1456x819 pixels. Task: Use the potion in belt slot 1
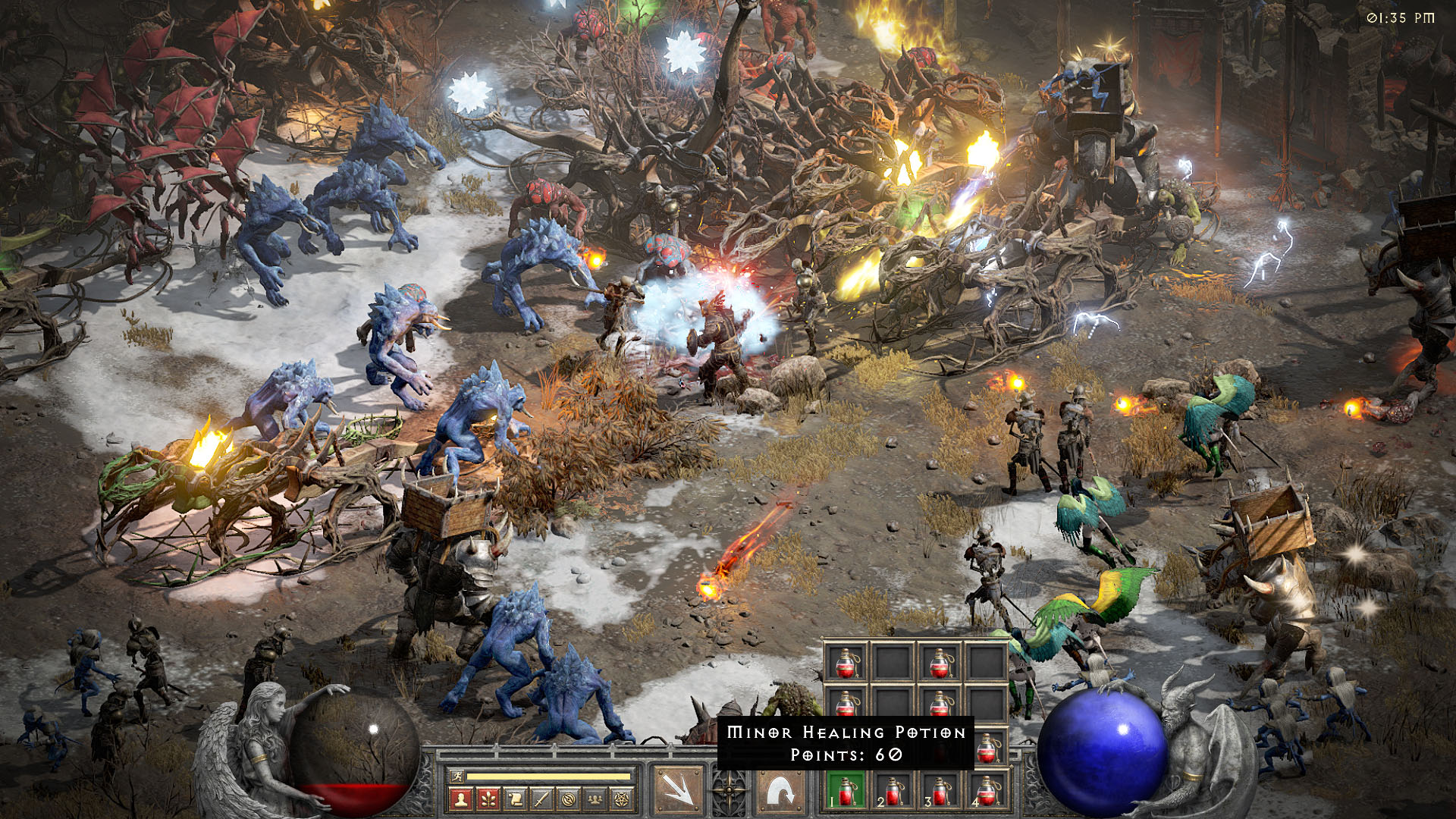tap(846, 791)
